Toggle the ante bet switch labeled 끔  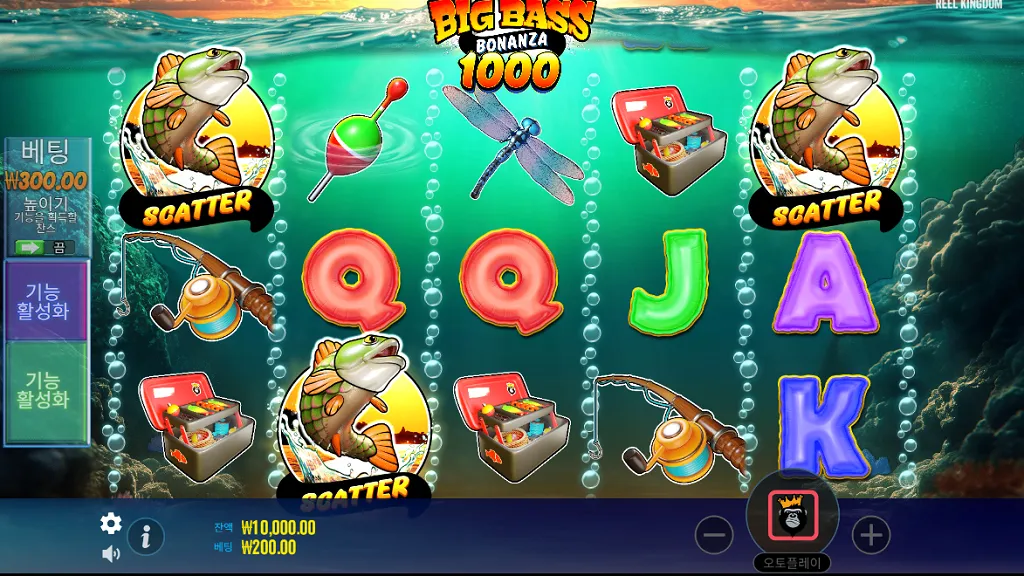point(44,247)
